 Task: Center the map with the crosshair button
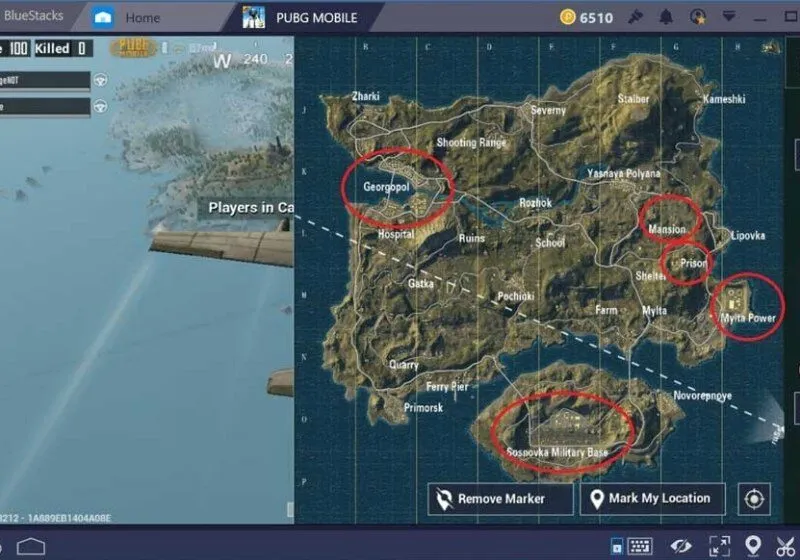pos(754,498)
